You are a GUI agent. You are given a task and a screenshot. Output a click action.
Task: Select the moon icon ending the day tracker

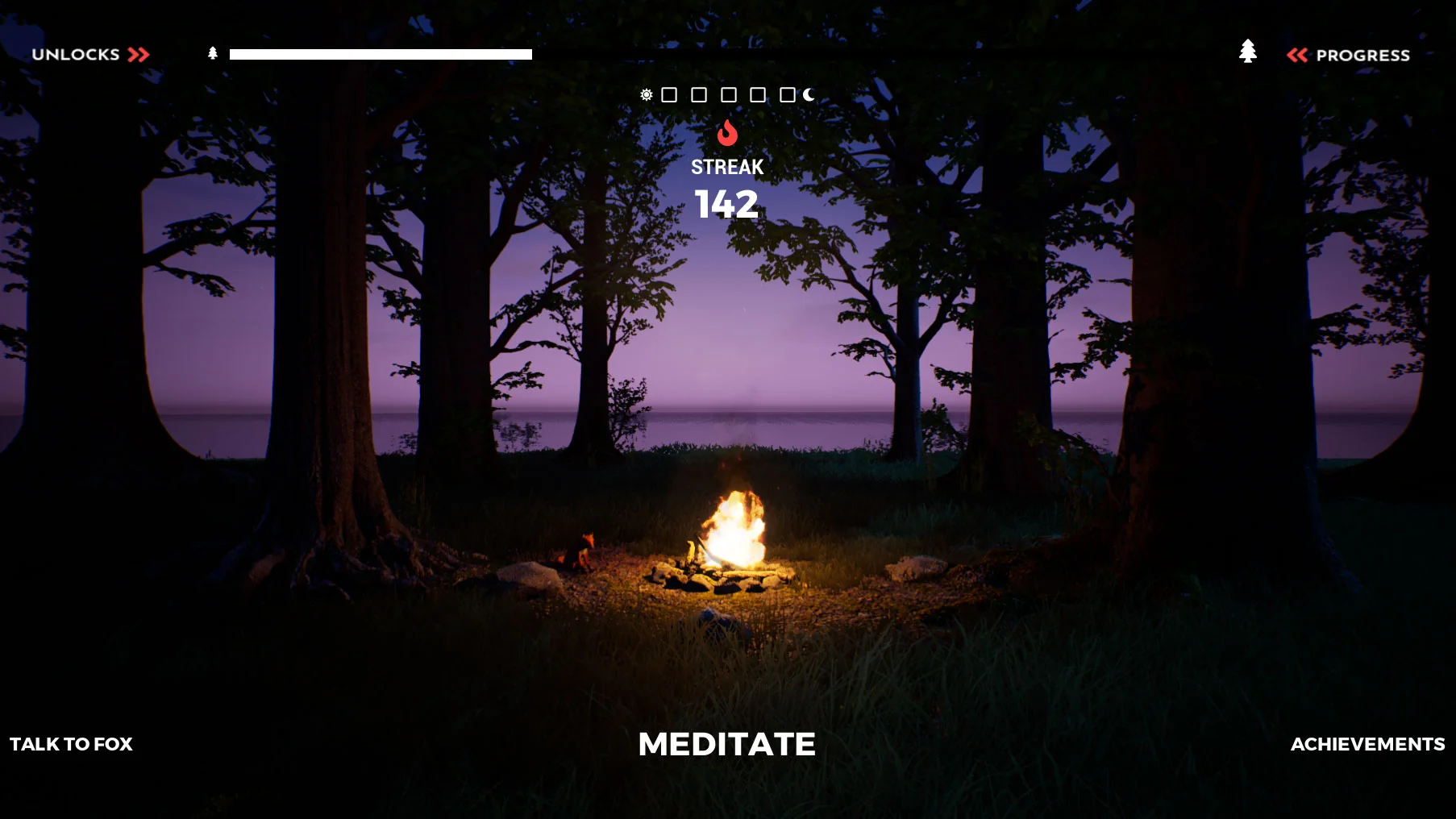[807, 95]
